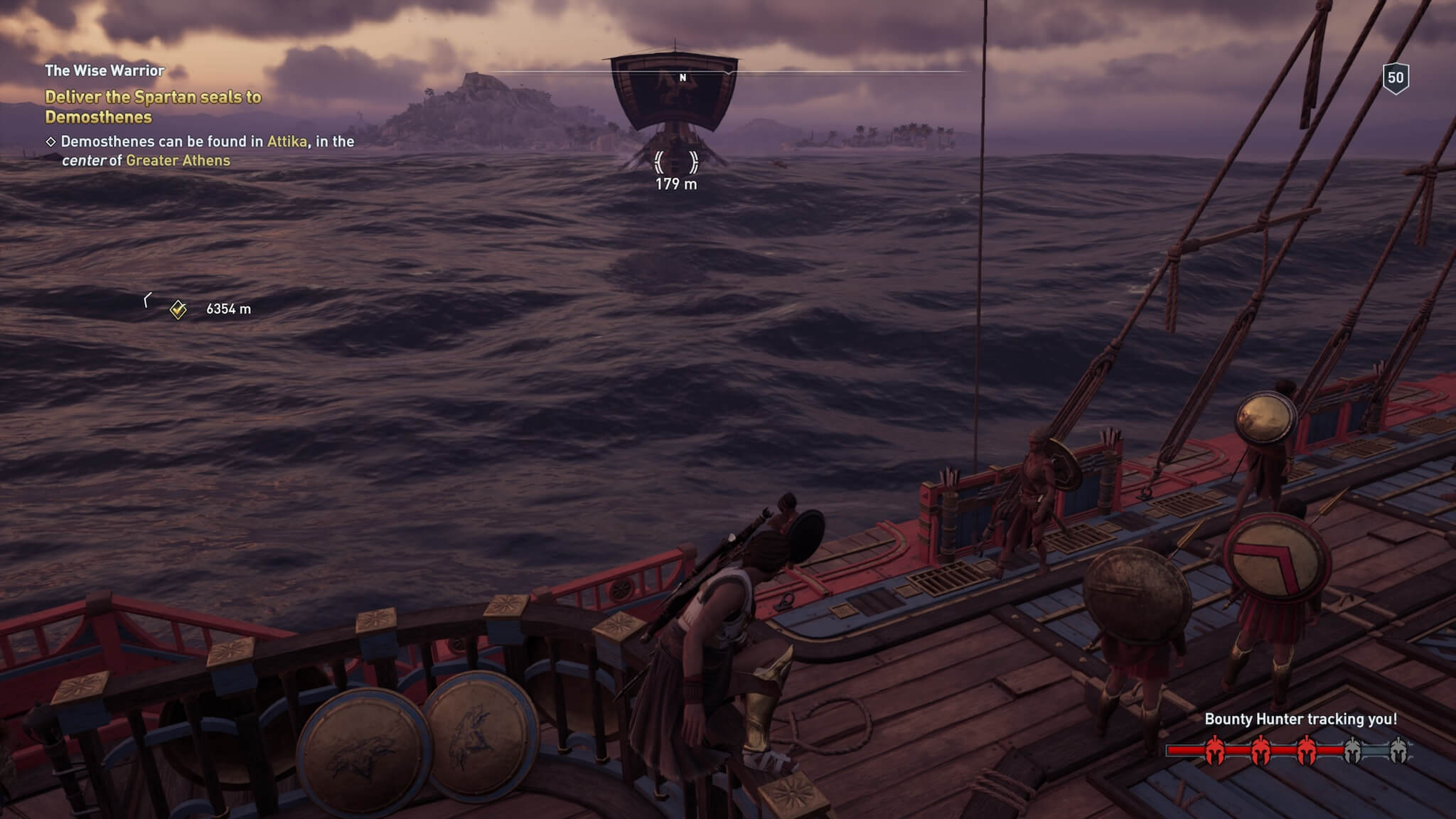Select the enemy ship target bracket marker
Viewport: 1456px width, 819px height.
[x=675, y=162]
